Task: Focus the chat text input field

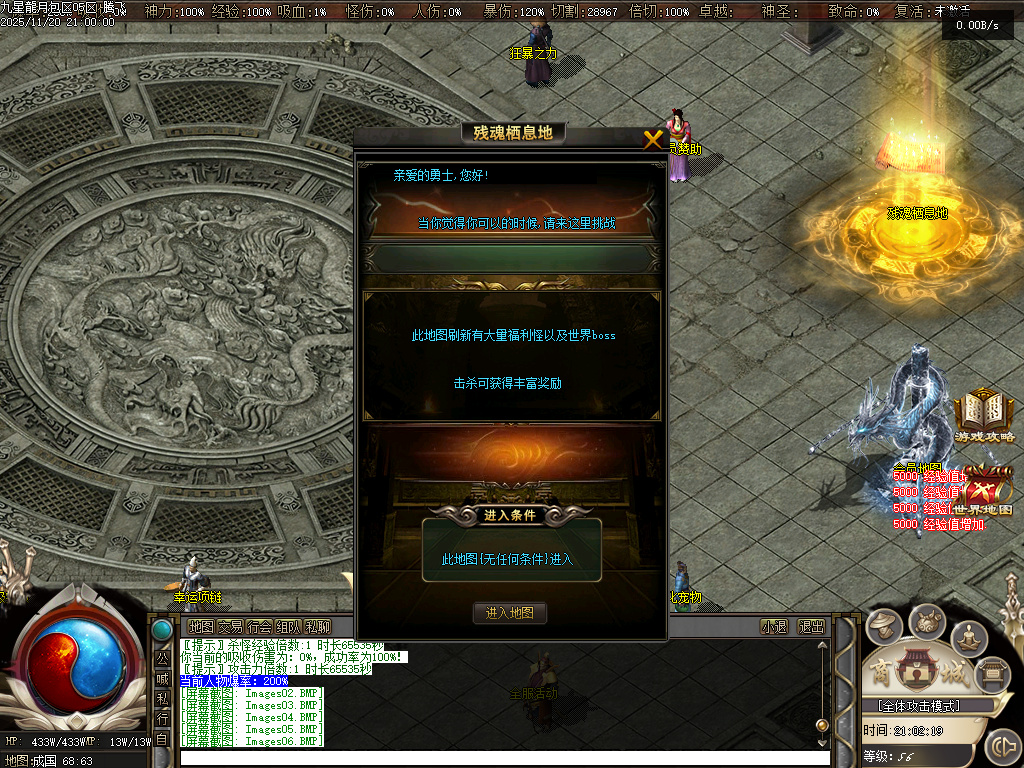Action: point(500,758)
